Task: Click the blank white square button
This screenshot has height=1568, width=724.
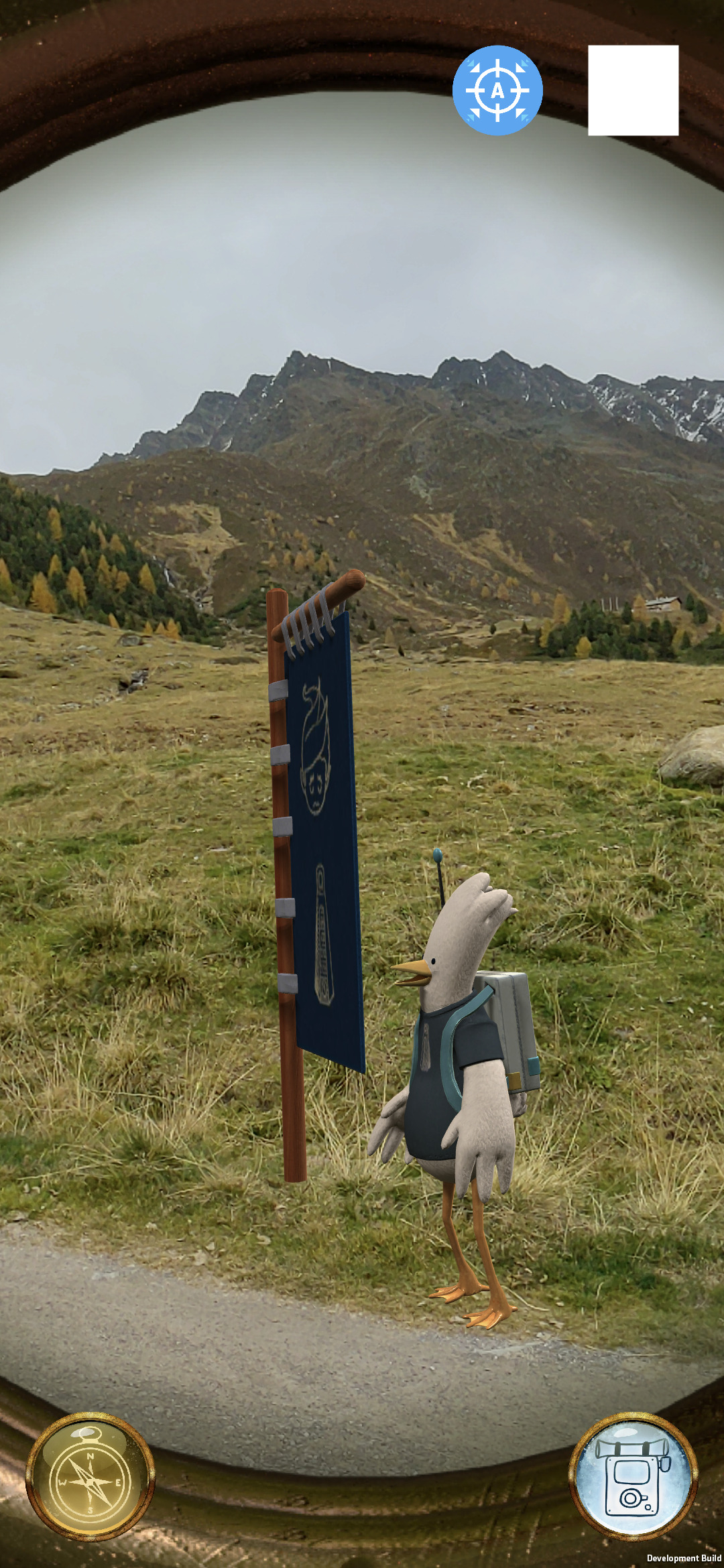Action: point(633,90)
